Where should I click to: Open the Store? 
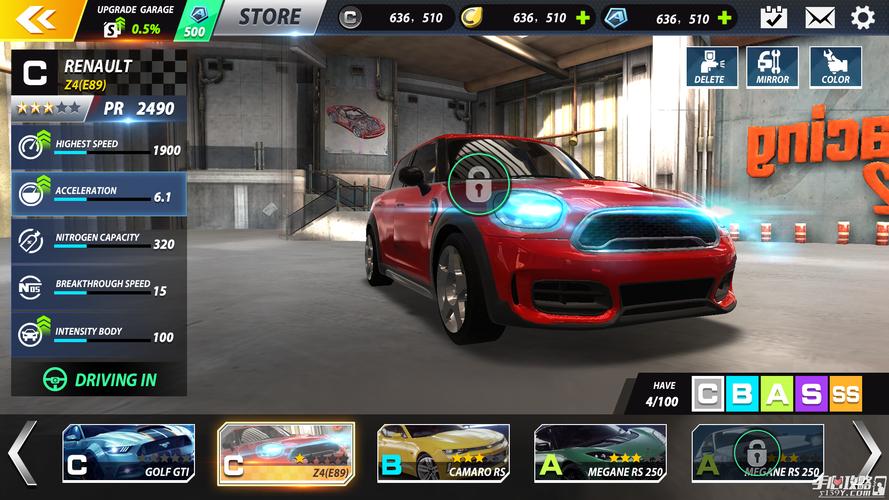(269, 17)
